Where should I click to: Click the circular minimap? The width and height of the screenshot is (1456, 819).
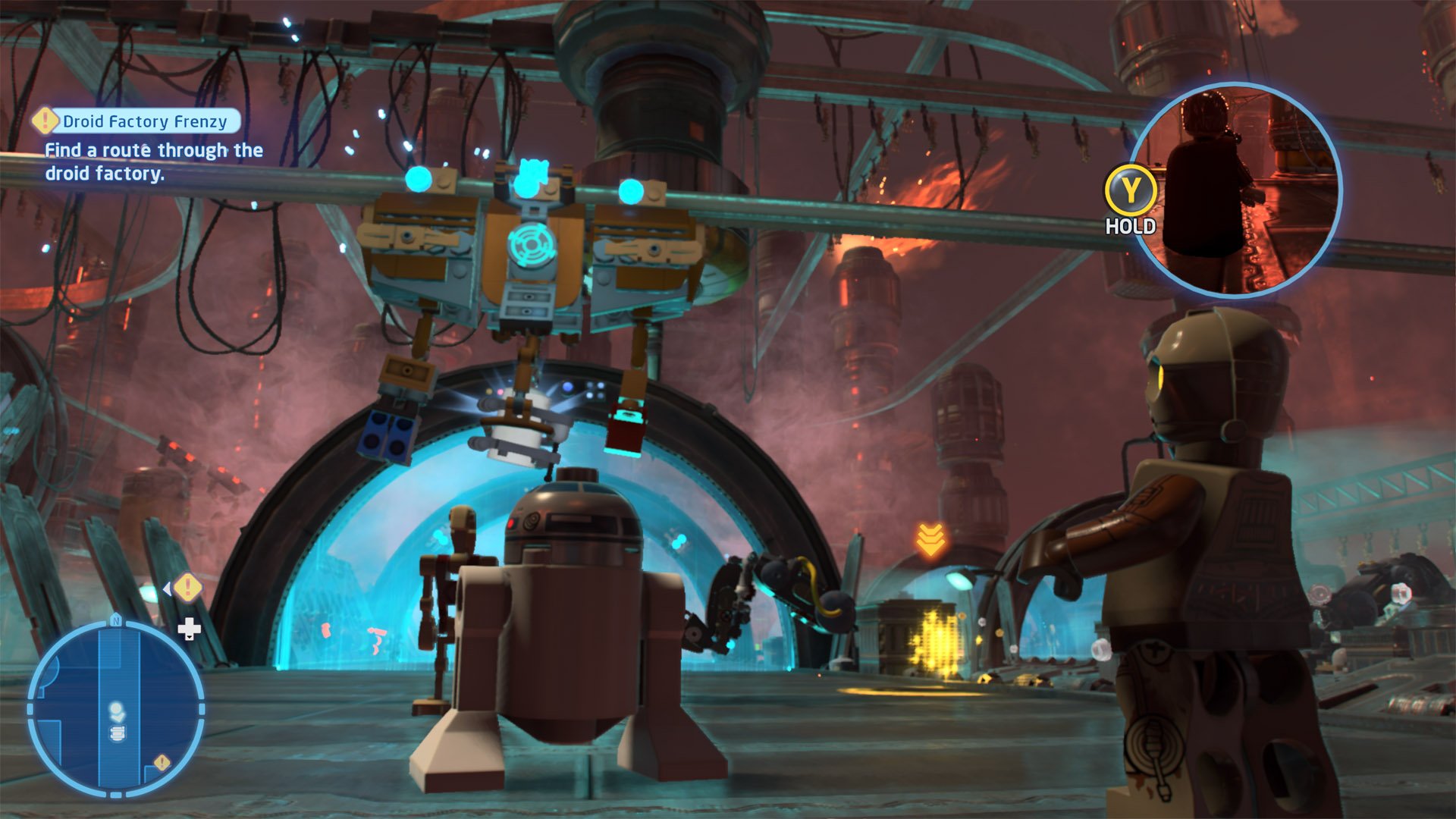[116, 709]
